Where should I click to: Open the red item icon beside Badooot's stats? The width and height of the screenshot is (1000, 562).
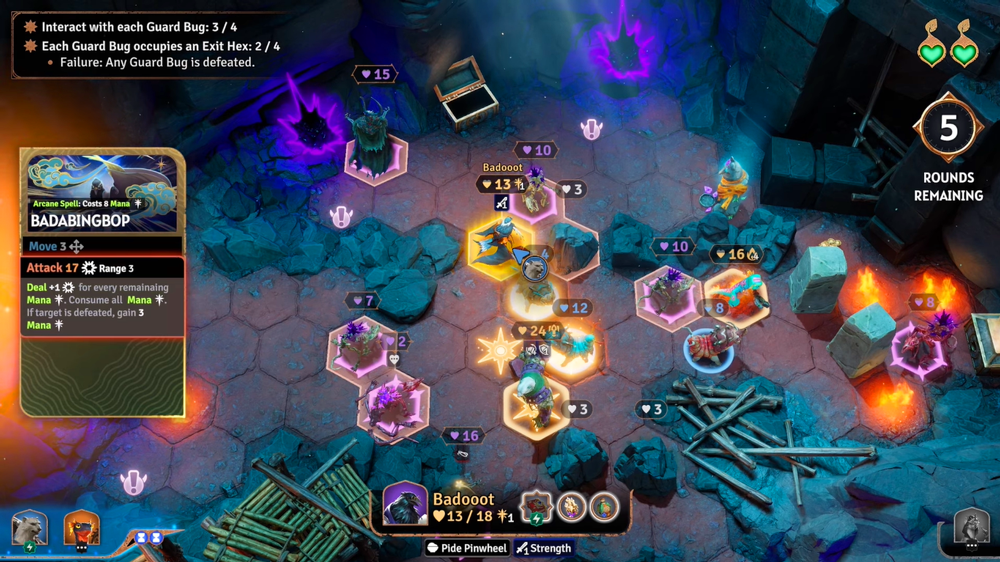[x=537, y=506]
